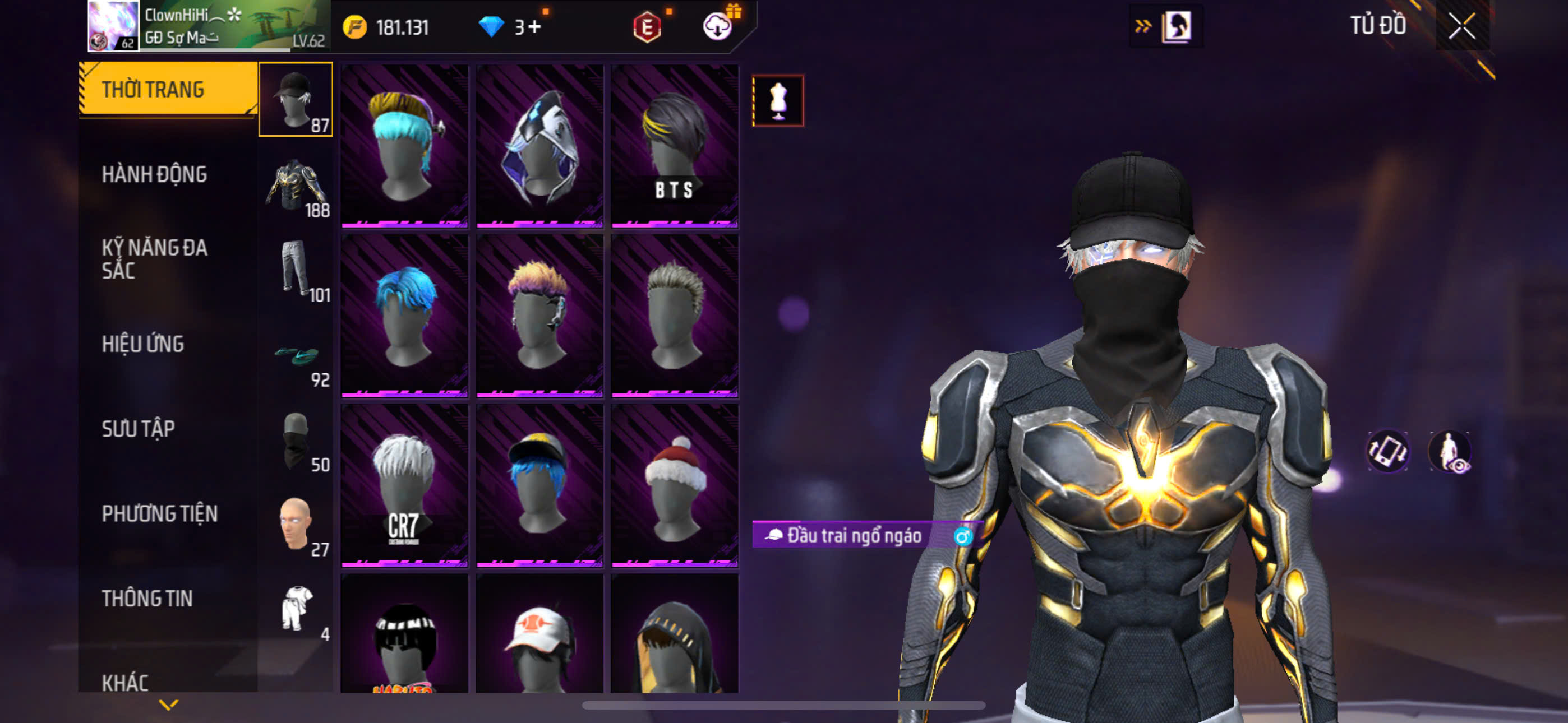Choose the BTS hairstyle item
The height and width of the screenshot is (723, 1568).
pos(675,146)
